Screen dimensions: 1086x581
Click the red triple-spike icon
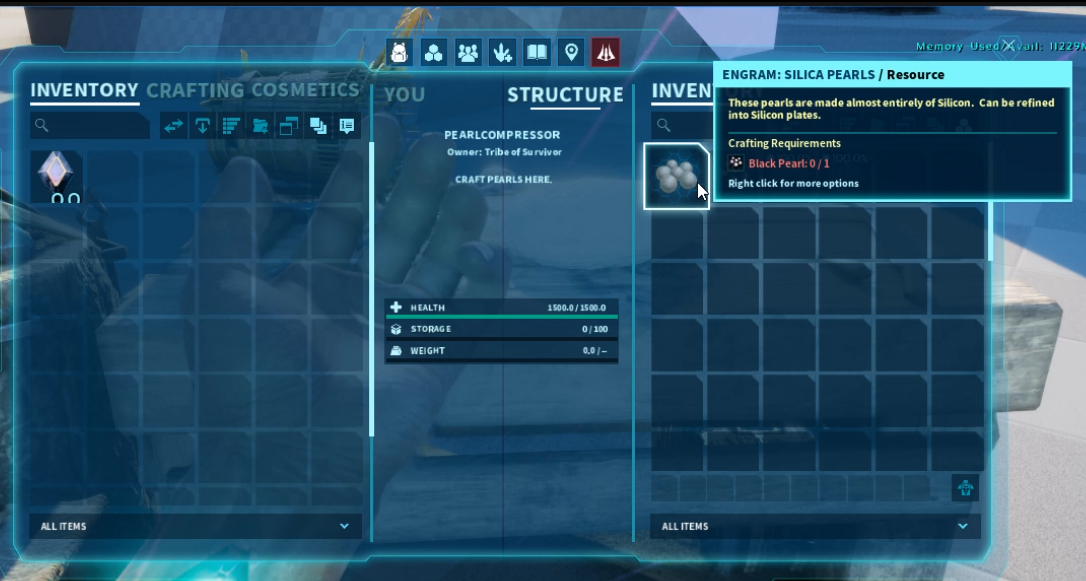(x=605, y=52)
